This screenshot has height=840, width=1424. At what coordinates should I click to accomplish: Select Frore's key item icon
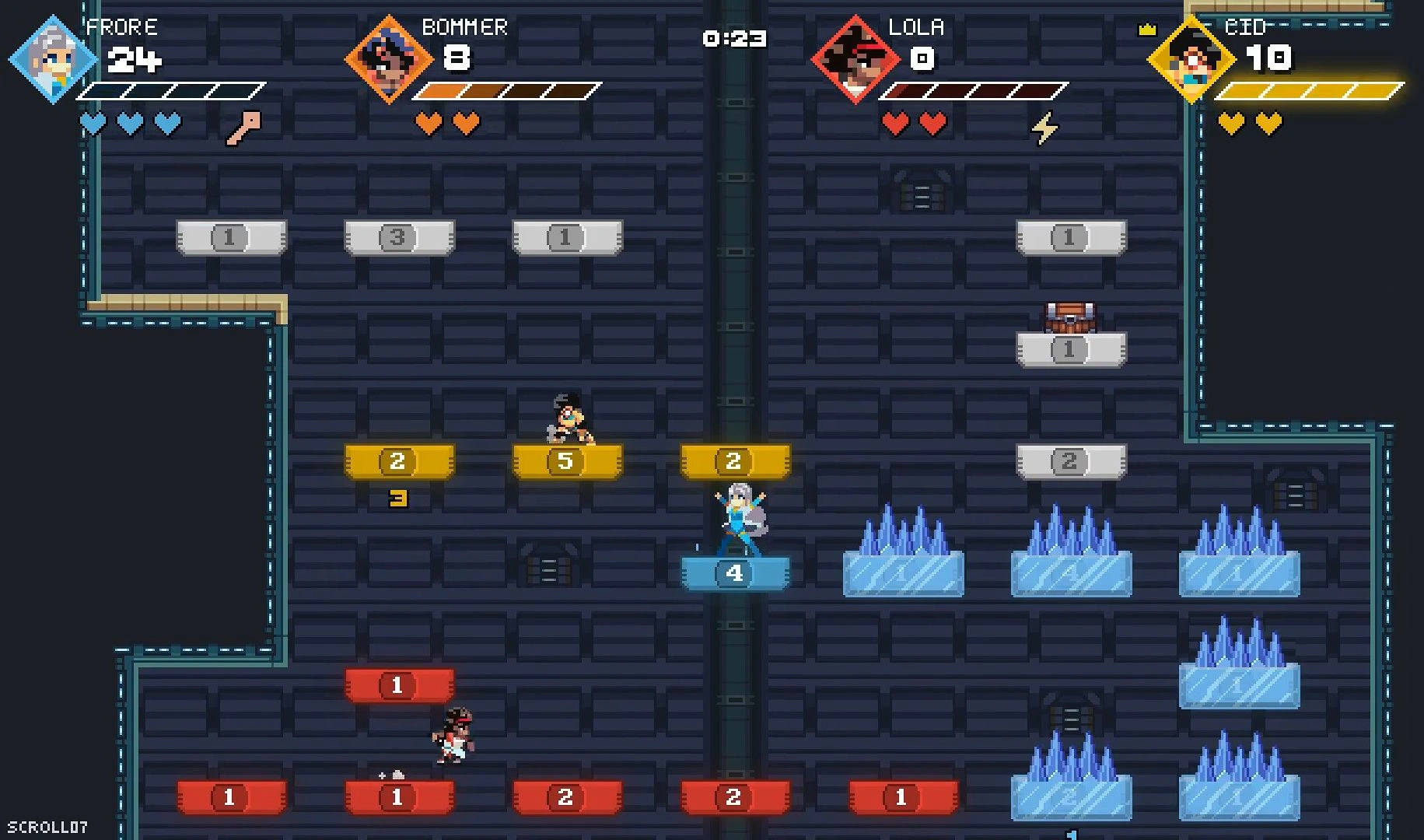[x=244, y=128]
